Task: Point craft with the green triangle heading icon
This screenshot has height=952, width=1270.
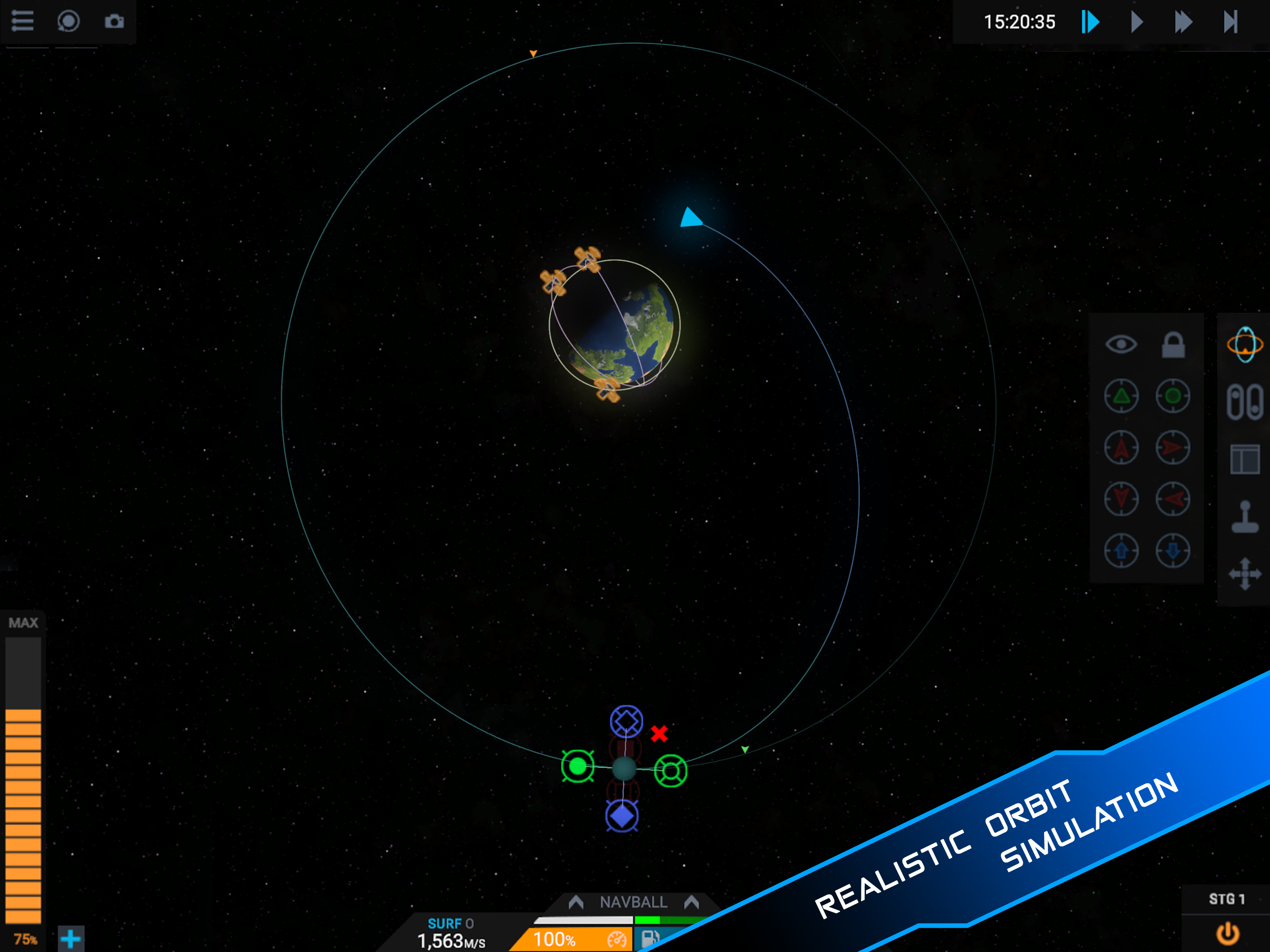Action: 1121,396
